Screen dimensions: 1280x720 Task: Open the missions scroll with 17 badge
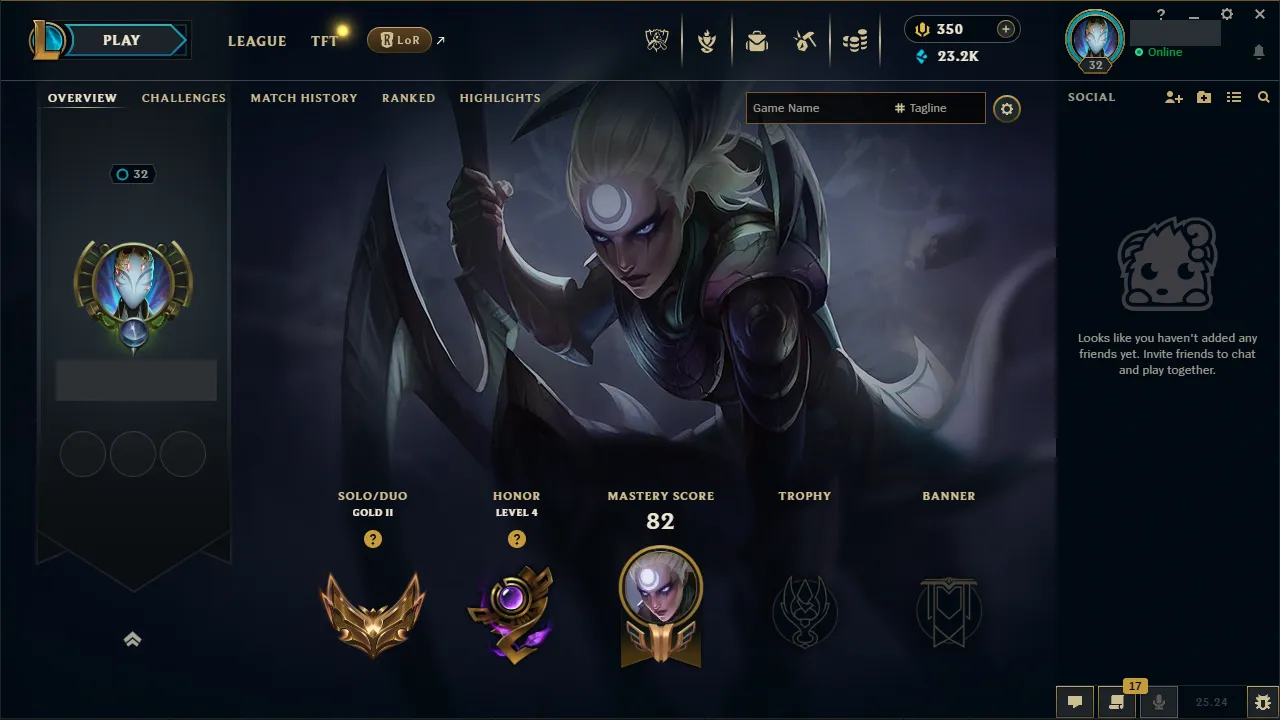pyautogui.click(x=1117, y=702)
